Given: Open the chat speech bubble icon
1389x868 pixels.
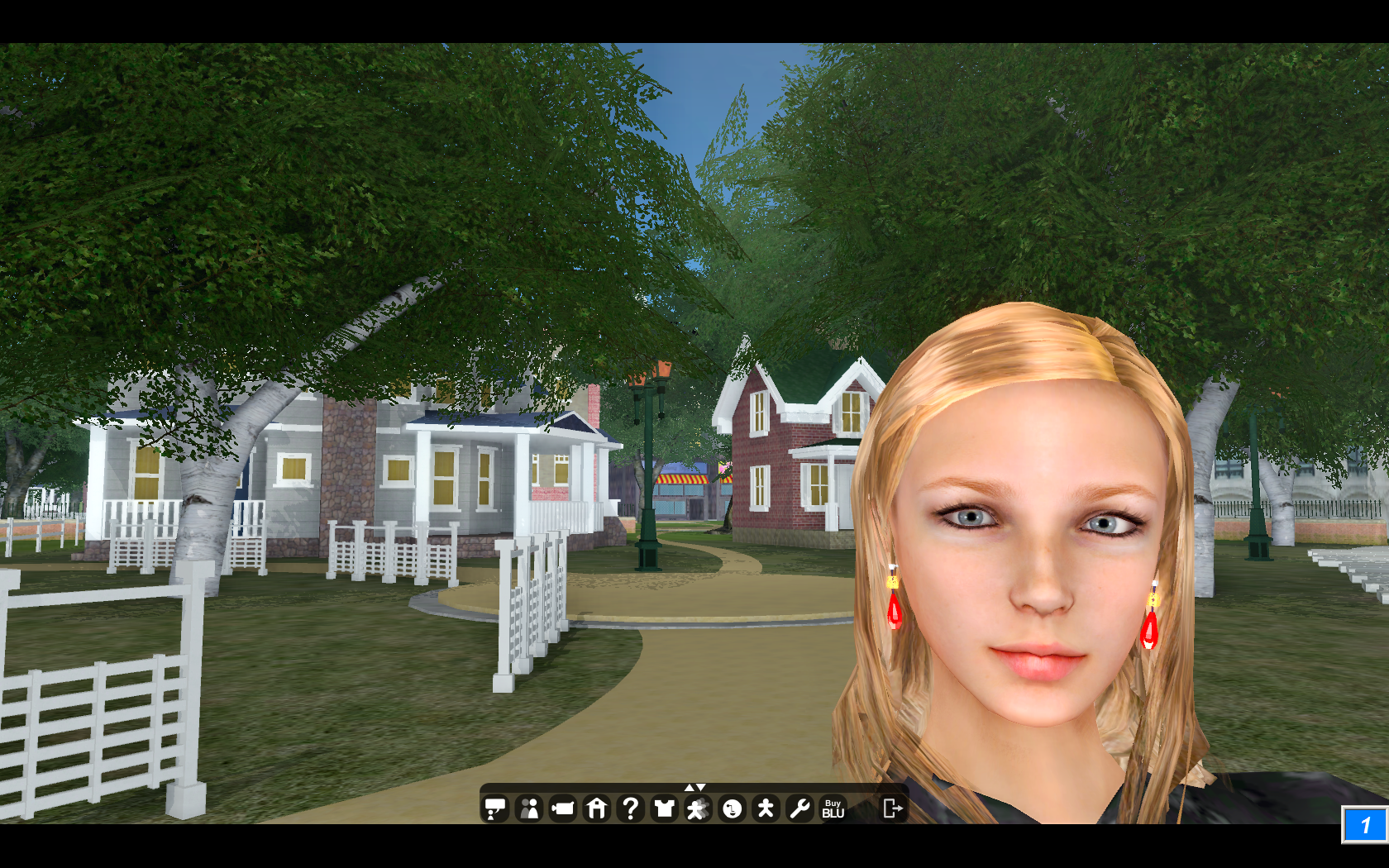Looking at the screenshot, I should [x=495, y=808].
